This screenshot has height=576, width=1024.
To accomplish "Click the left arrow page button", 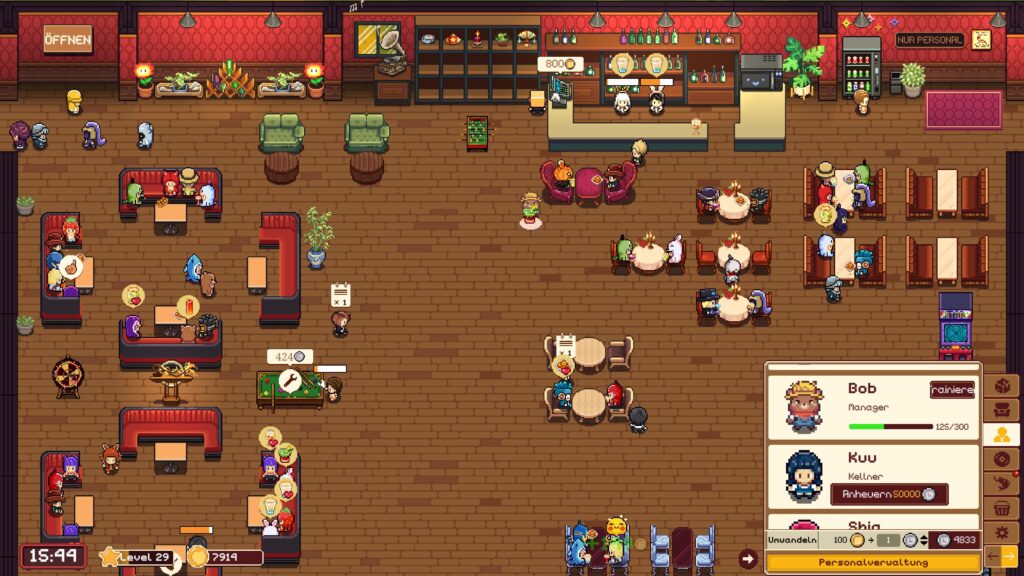I will pyautogui.click(x=992, y=555).
